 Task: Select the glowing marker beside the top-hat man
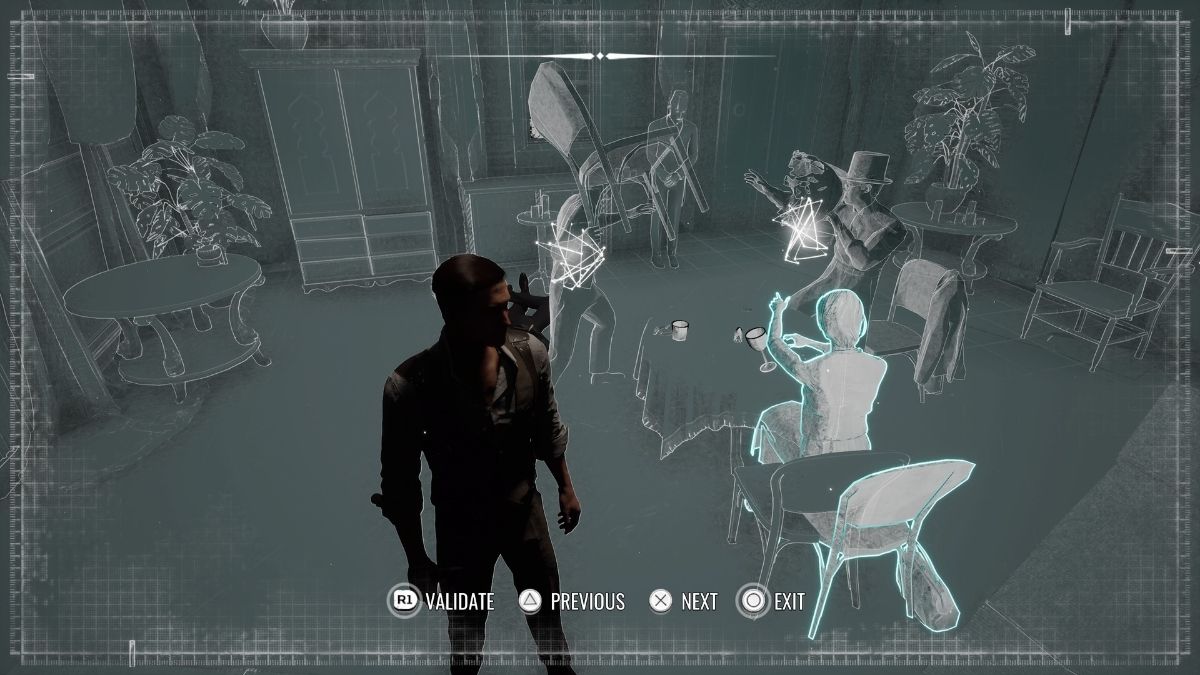pos(803,230)
